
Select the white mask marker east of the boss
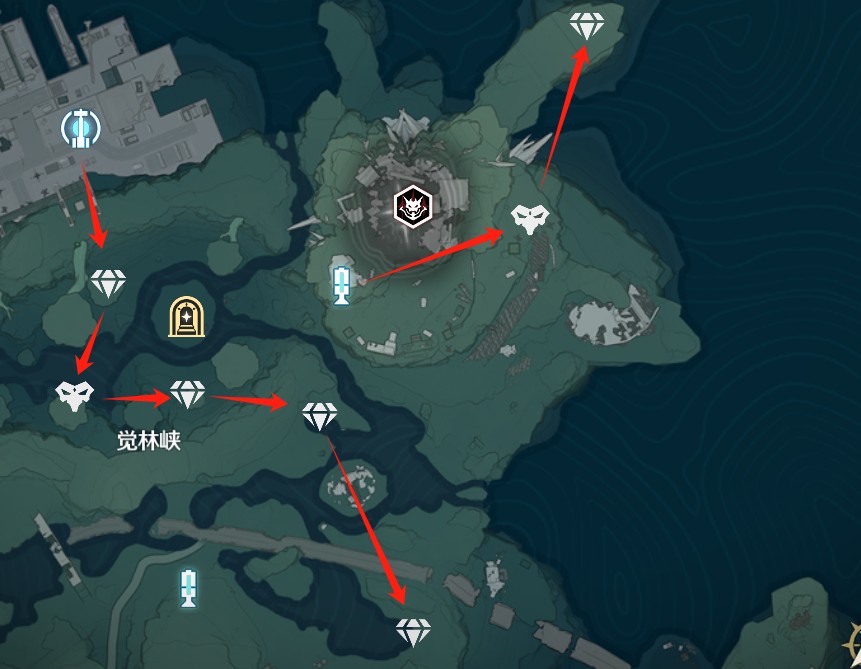click(528, 218)
